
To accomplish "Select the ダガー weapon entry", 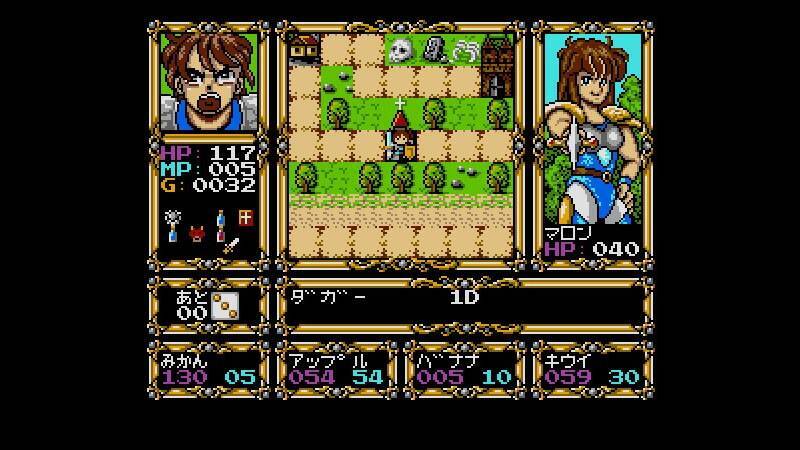I will coord(328,297).
